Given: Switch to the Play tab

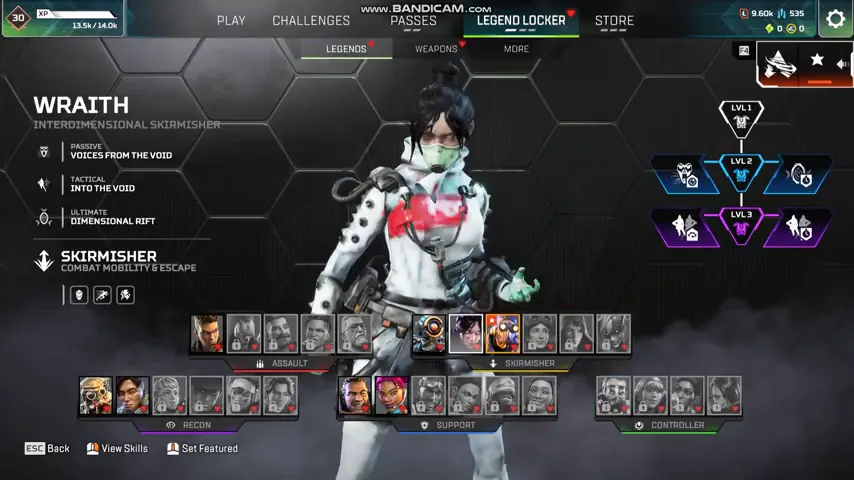Looking at the screenshot, I should pos(231,20).
